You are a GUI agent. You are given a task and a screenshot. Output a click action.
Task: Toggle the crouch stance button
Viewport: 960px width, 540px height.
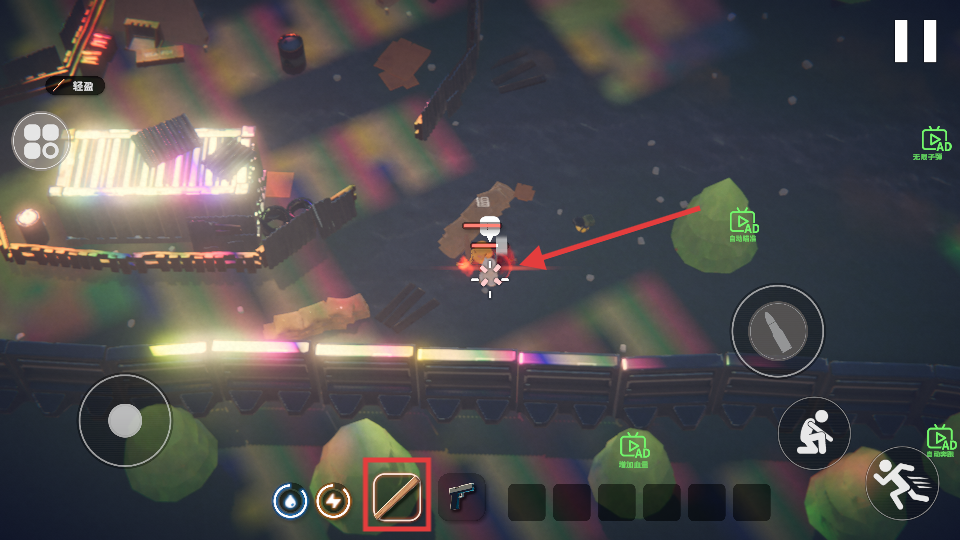814,434
